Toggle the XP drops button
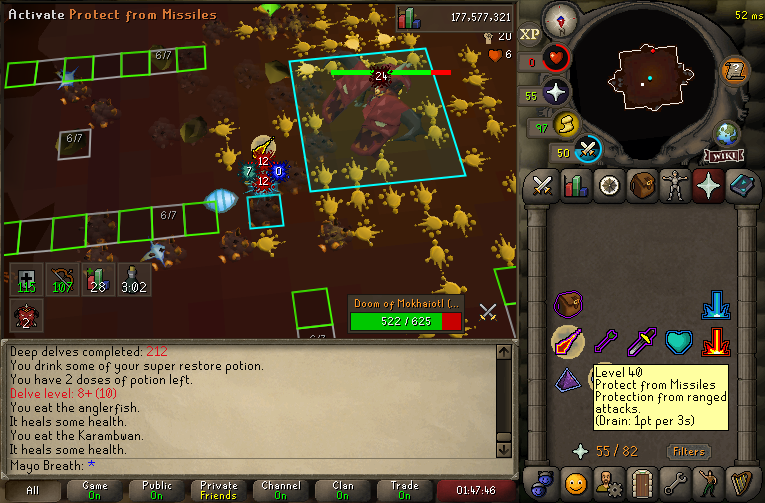 coord(530,33)
